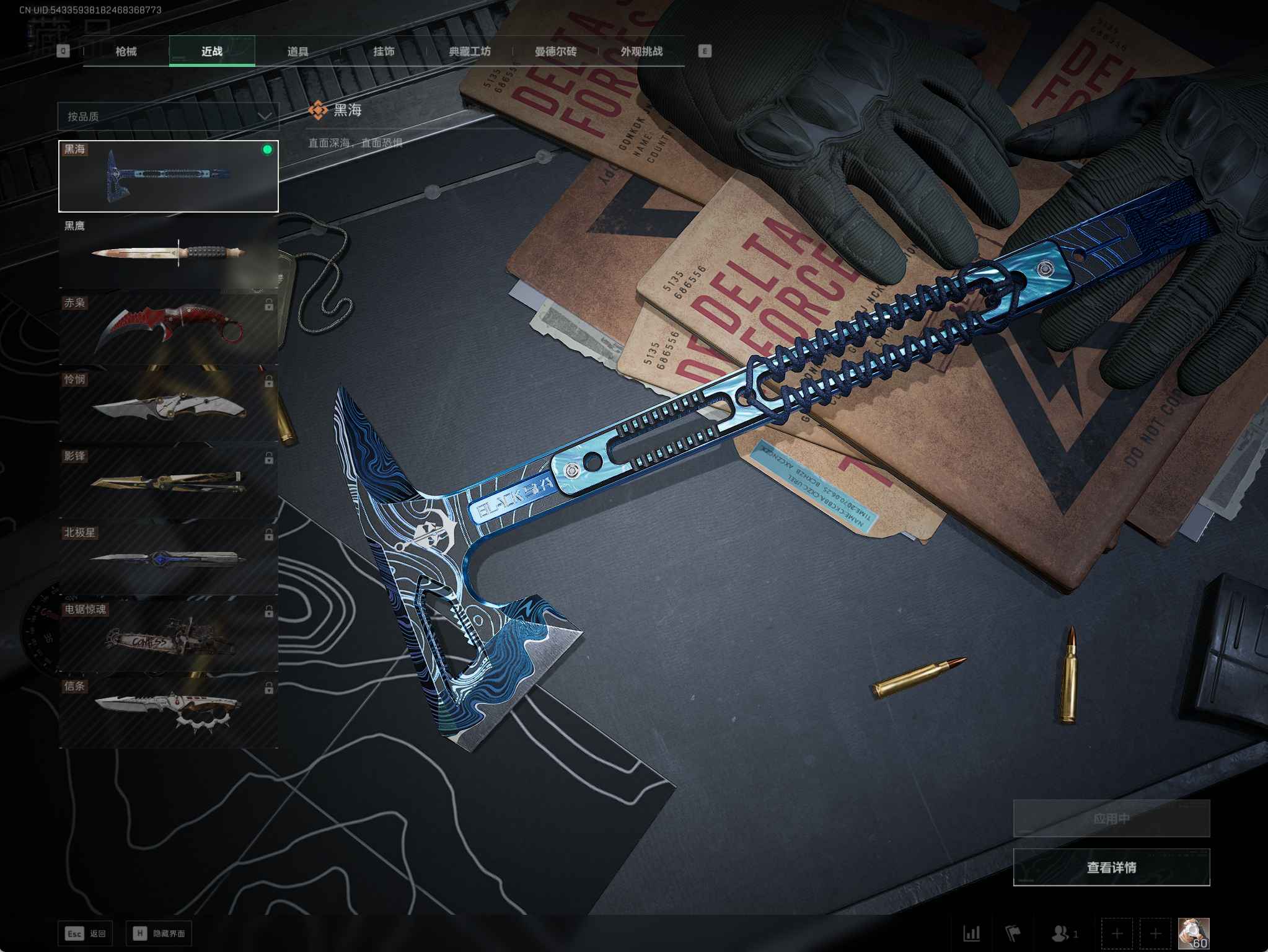Viewport: 1268px width, 952px height.
Task: Select the 影锋 butterfly knife skin
Action: (169, 483)
